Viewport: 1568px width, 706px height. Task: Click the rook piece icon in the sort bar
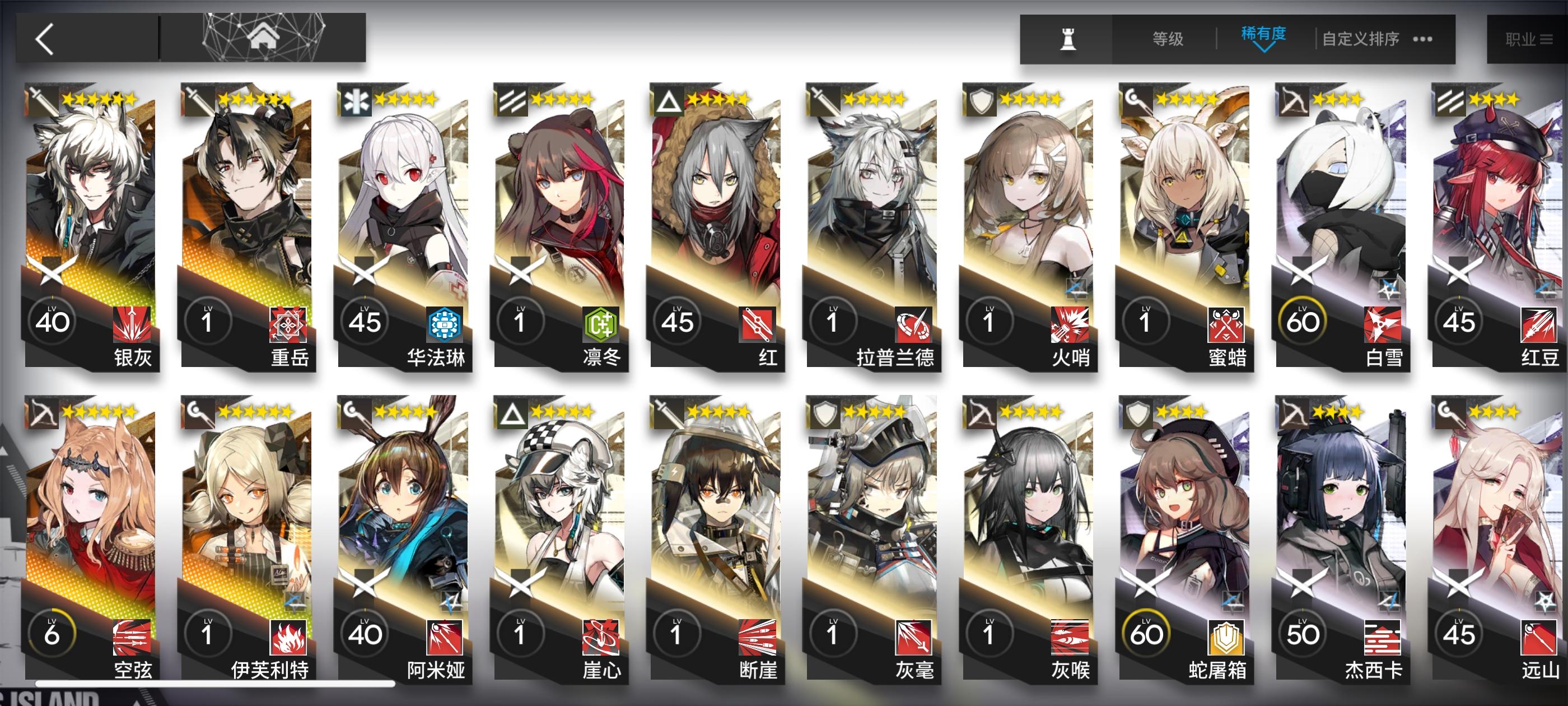pyautogui.click(x=1069, y=38)
